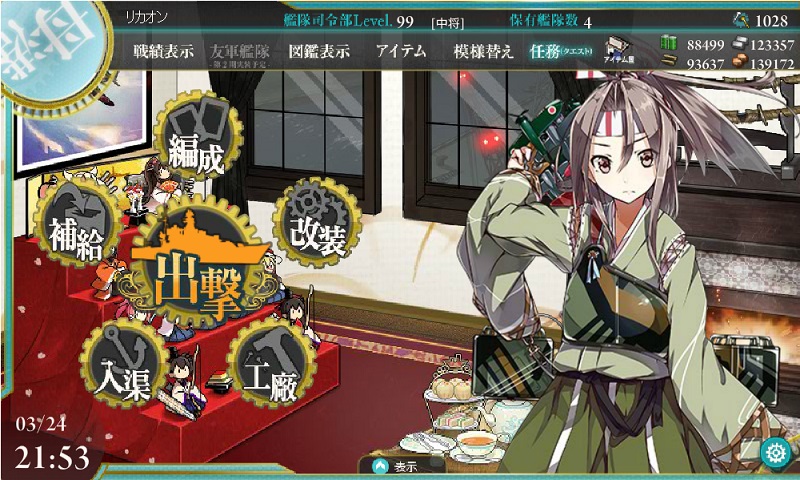
Task: Open the アイテム items menu
Action: click(402, 52)
